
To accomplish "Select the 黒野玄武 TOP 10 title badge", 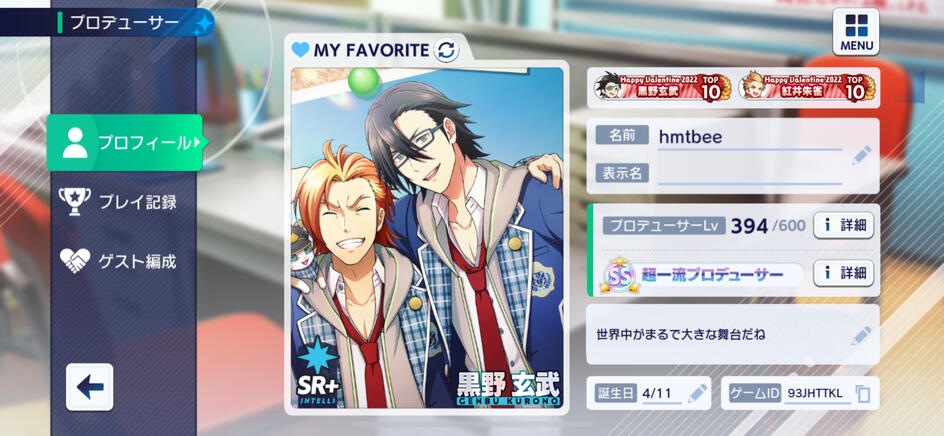I will [663, 87].
